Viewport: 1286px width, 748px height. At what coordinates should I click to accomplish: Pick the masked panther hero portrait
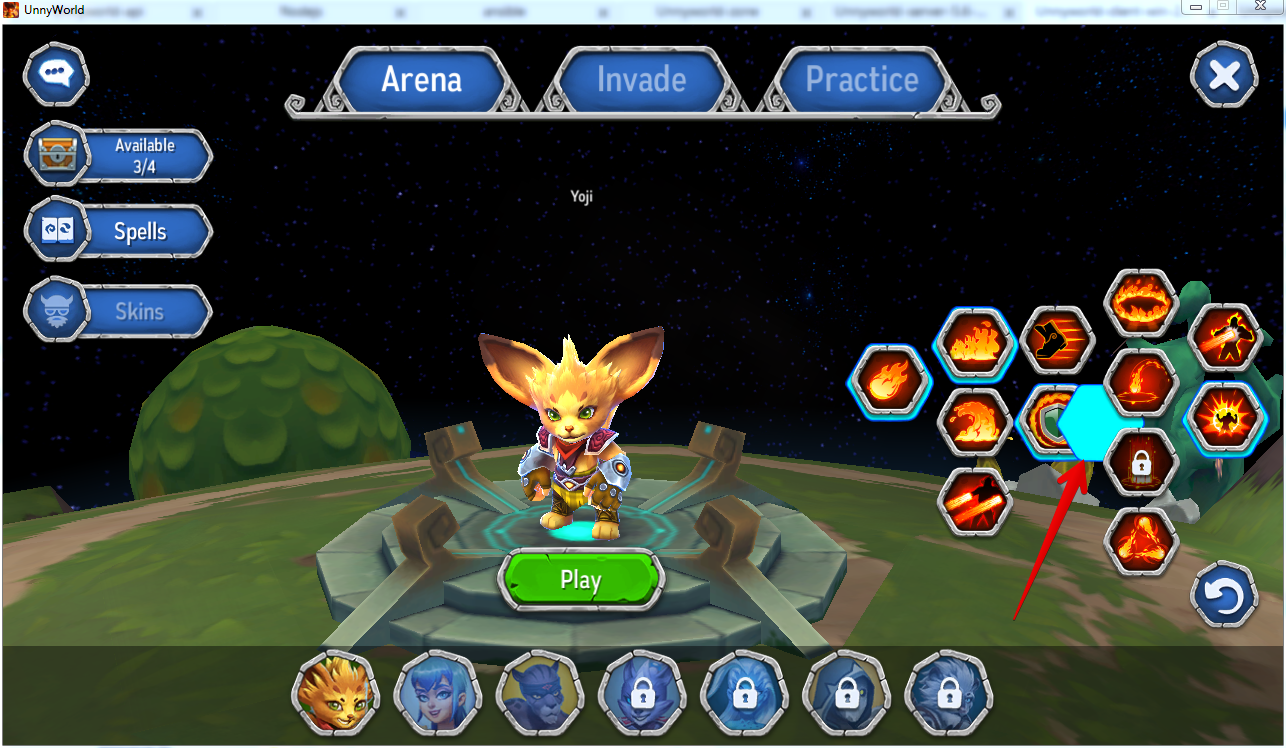[x=539, y=691]
